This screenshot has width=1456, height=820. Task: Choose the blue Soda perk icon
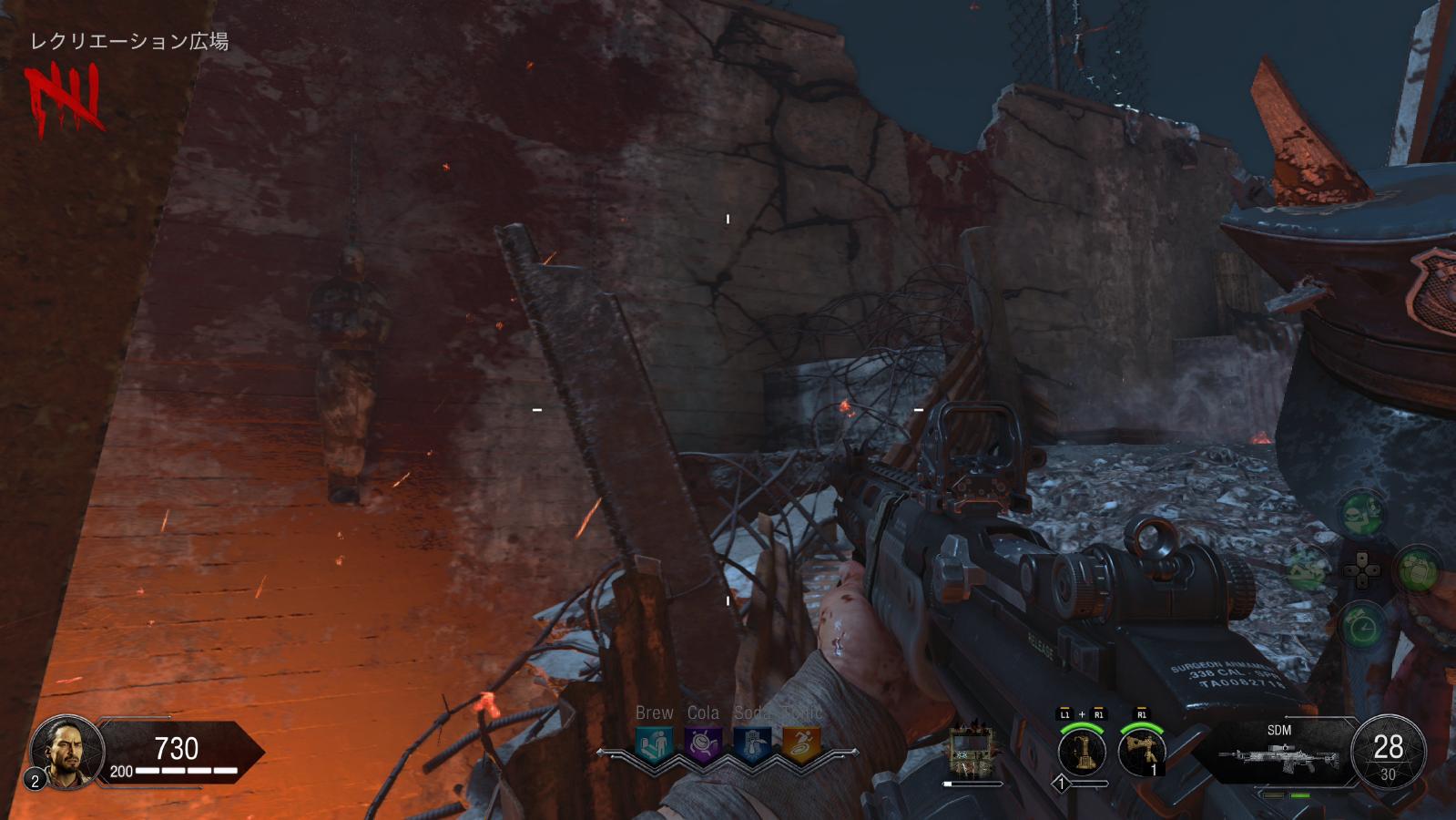pyautogui.click(x=752, y=745)
